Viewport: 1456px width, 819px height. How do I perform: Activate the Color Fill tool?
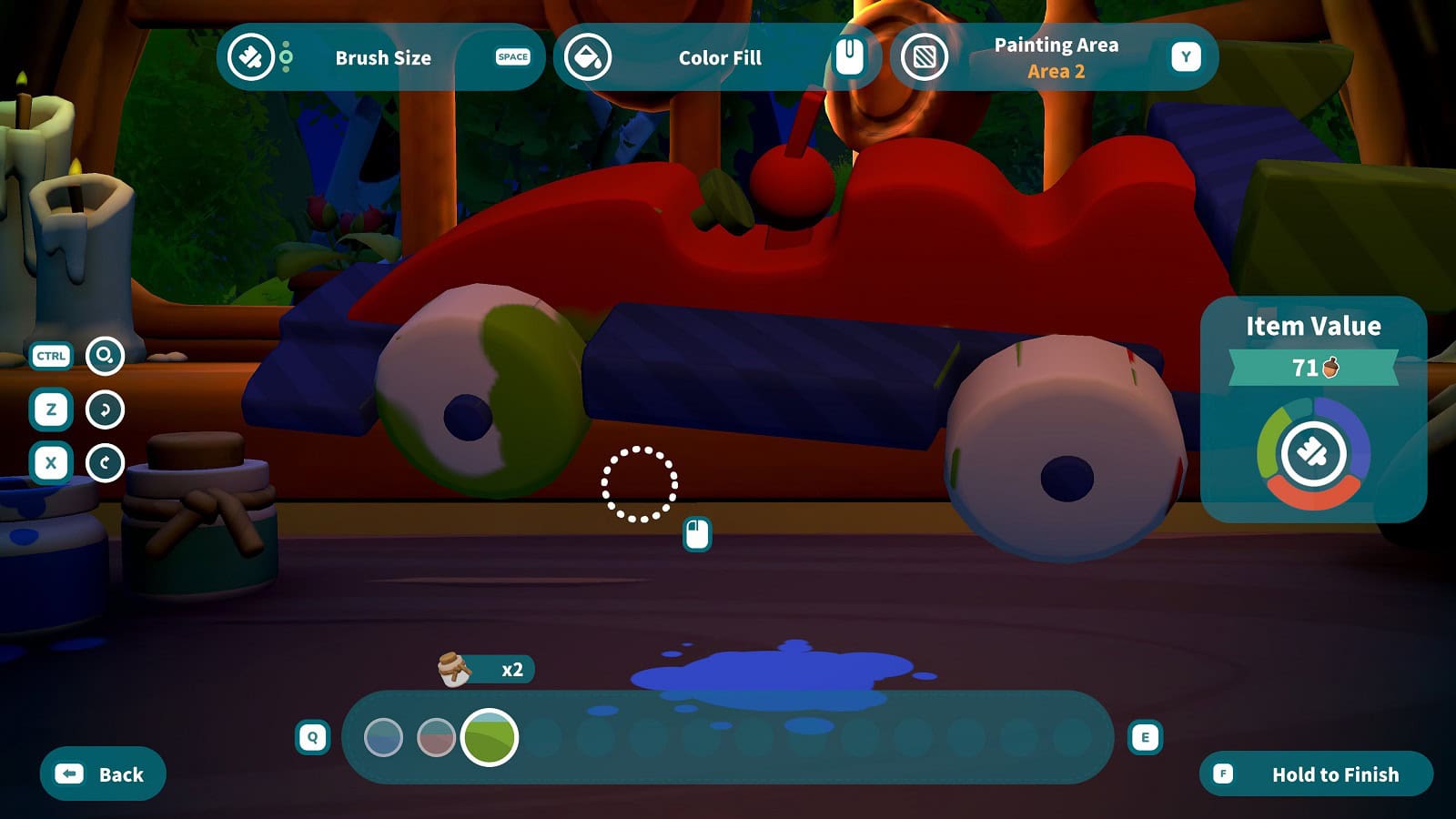coord(717,57)
